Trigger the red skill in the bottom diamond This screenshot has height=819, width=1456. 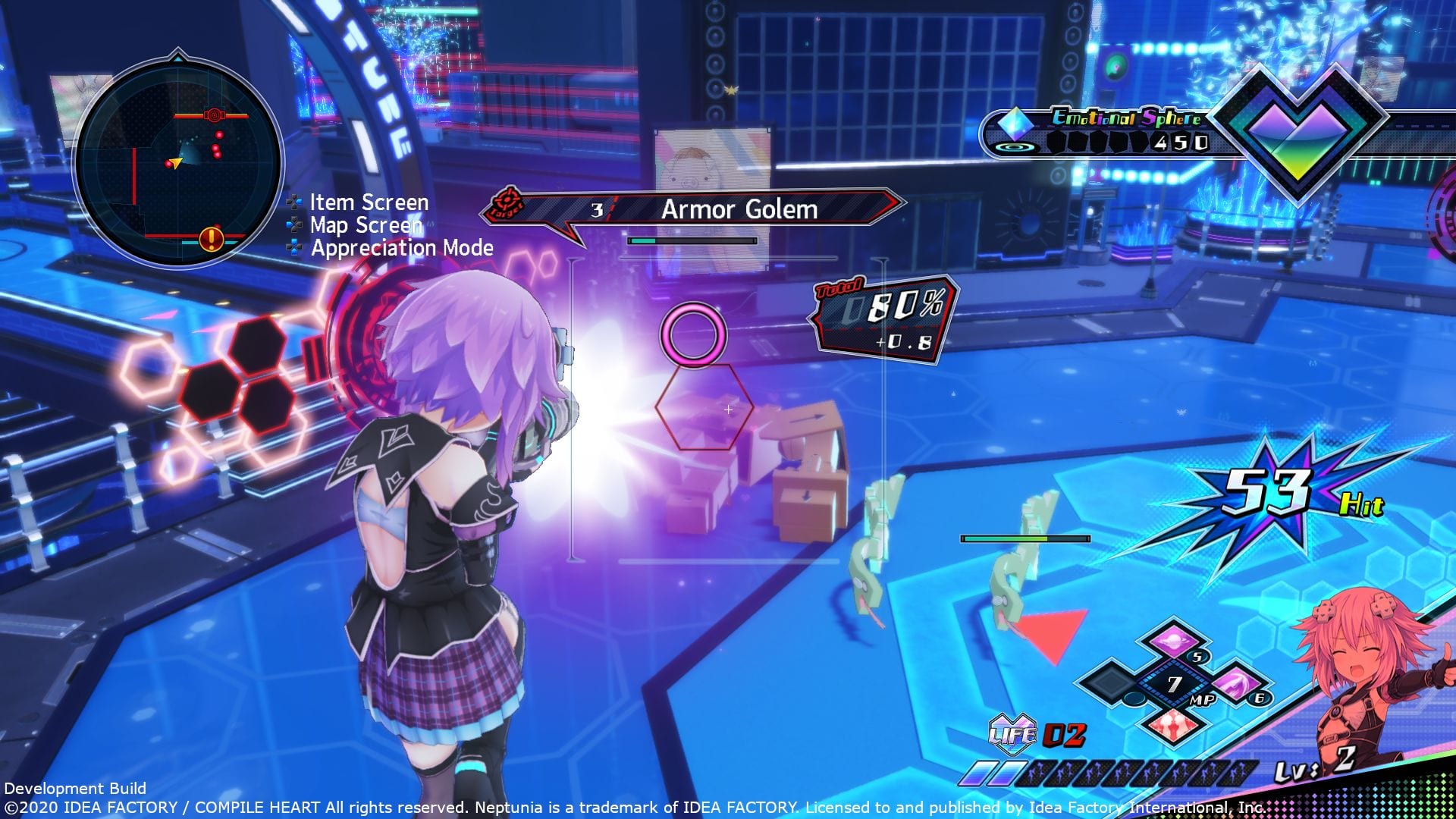1175,725
